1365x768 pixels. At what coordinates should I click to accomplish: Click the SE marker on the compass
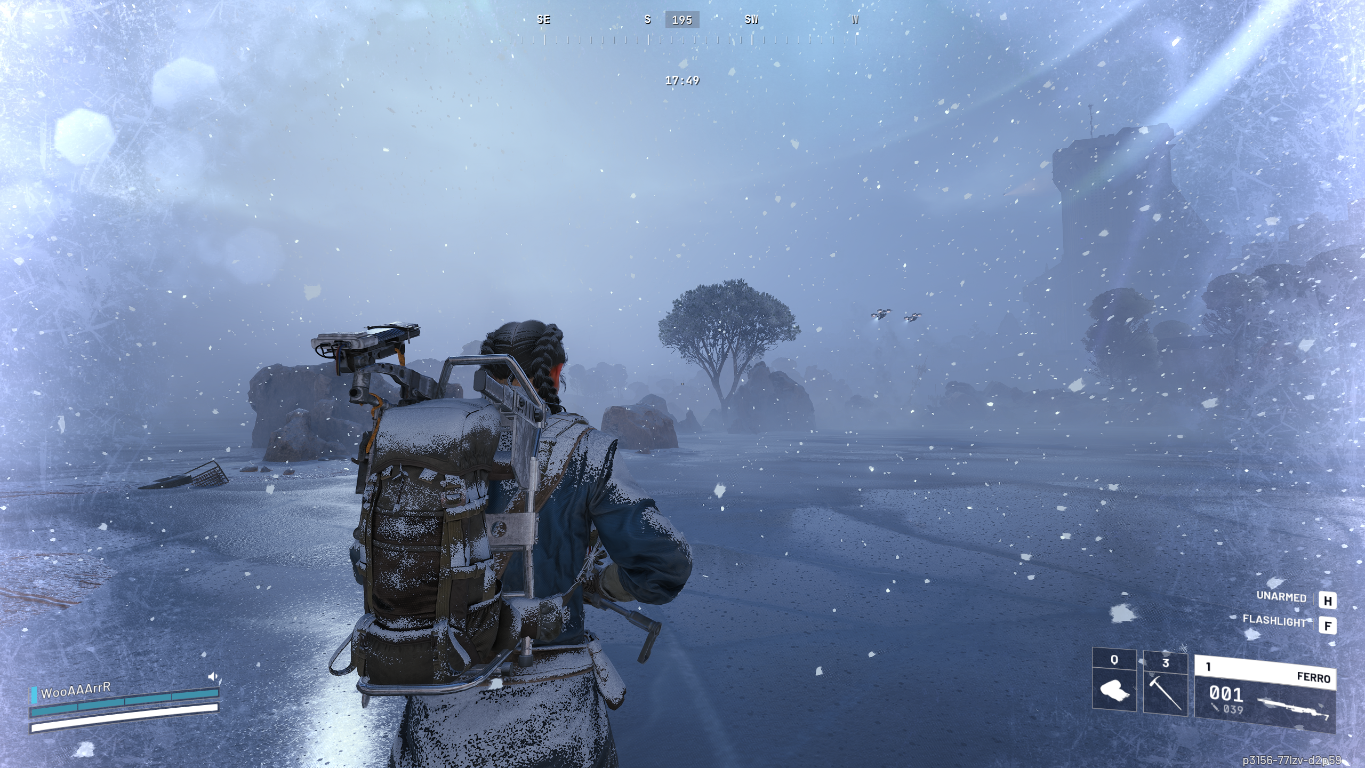click(543, 18)
